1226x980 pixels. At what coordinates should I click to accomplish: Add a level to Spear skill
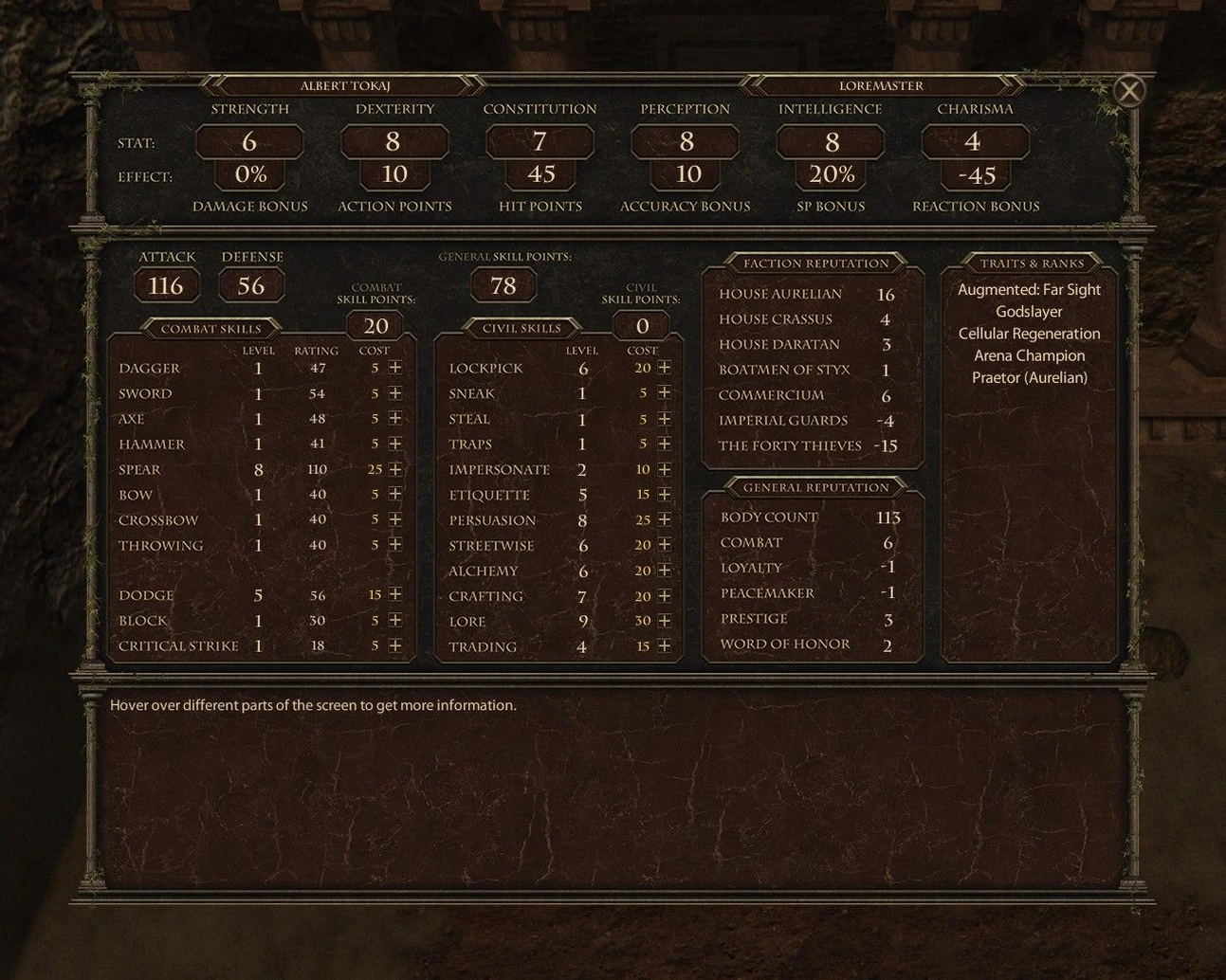point(395,469)
